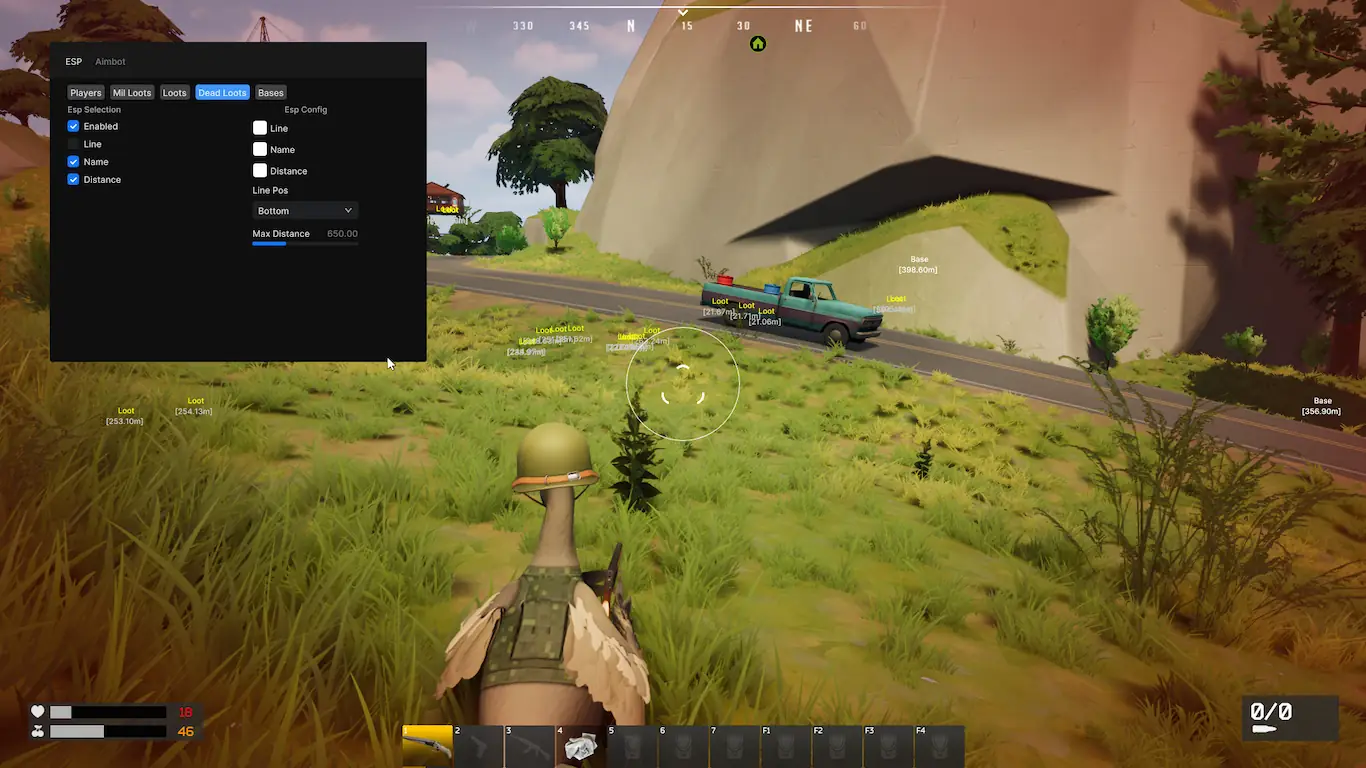Uncheck Distance under Esp Selection
The height and width of the screenshot is (768, 1366).
tap(74, 180)
